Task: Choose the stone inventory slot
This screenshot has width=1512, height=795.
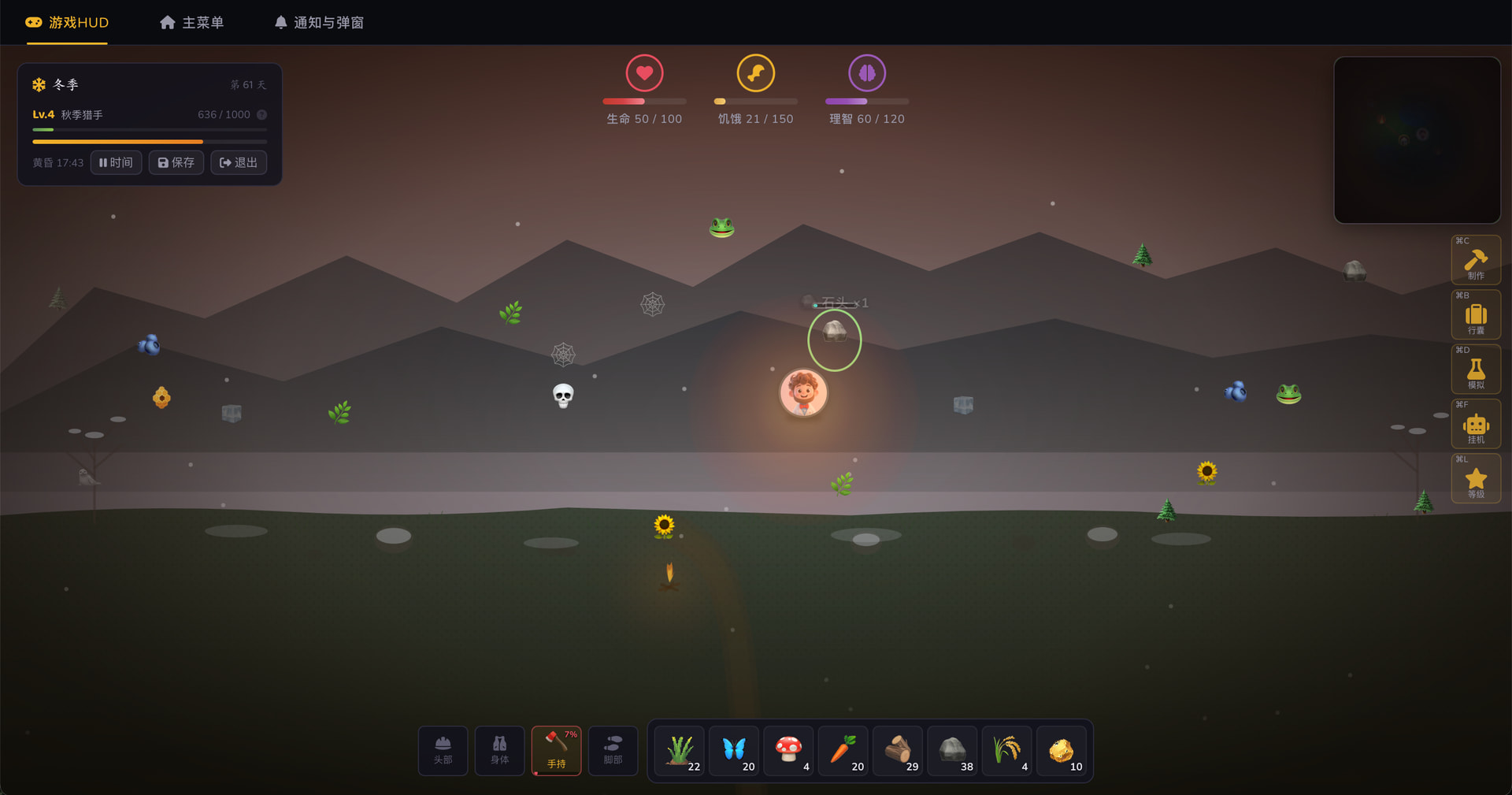Action: (953, 752)
